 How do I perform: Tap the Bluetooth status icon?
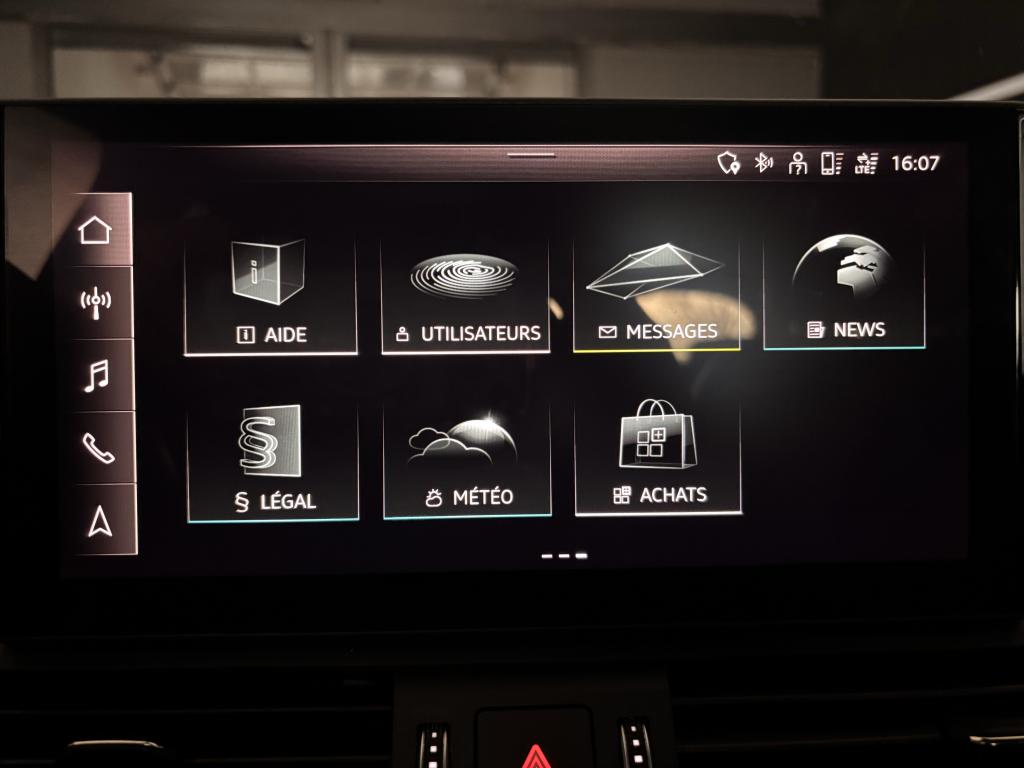tap(764, 163)
